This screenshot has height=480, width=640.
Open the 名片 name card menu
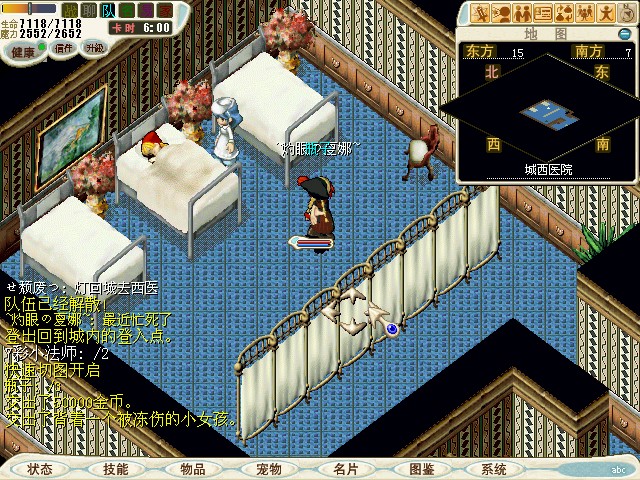(x=345, y=468)
